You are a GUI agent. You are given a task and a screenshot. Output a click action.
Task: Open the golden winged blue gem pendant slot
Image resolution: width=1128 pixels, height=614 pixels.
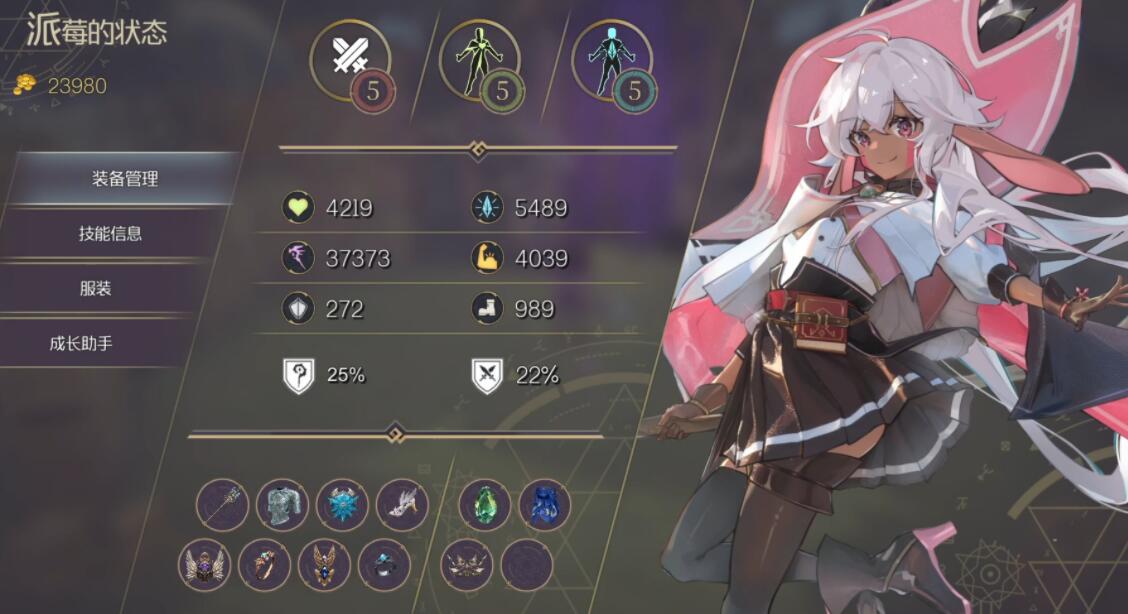click(324, 564)
